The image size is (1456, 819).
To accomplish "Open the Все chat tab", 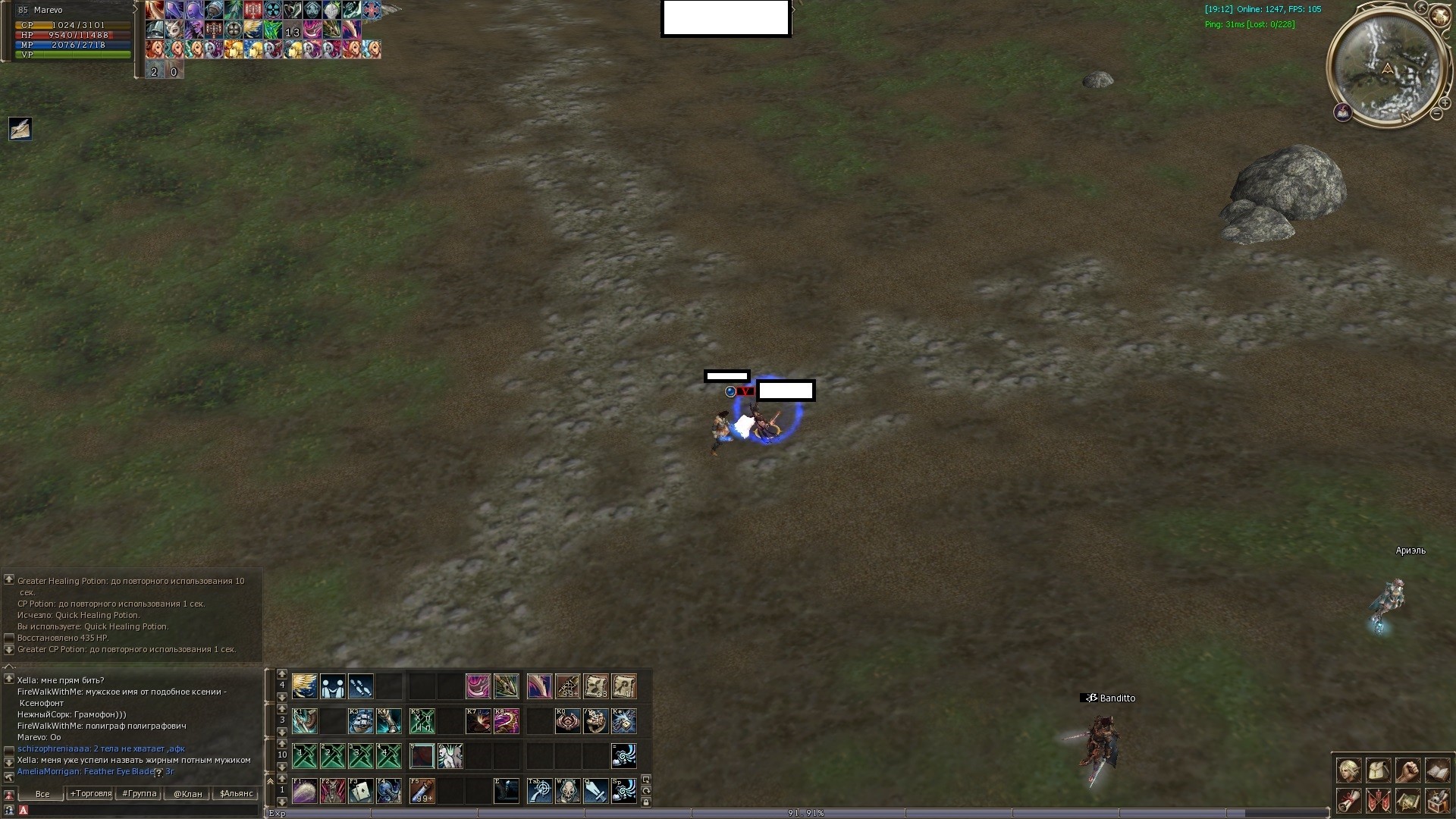I will click(x=42, y=794).
